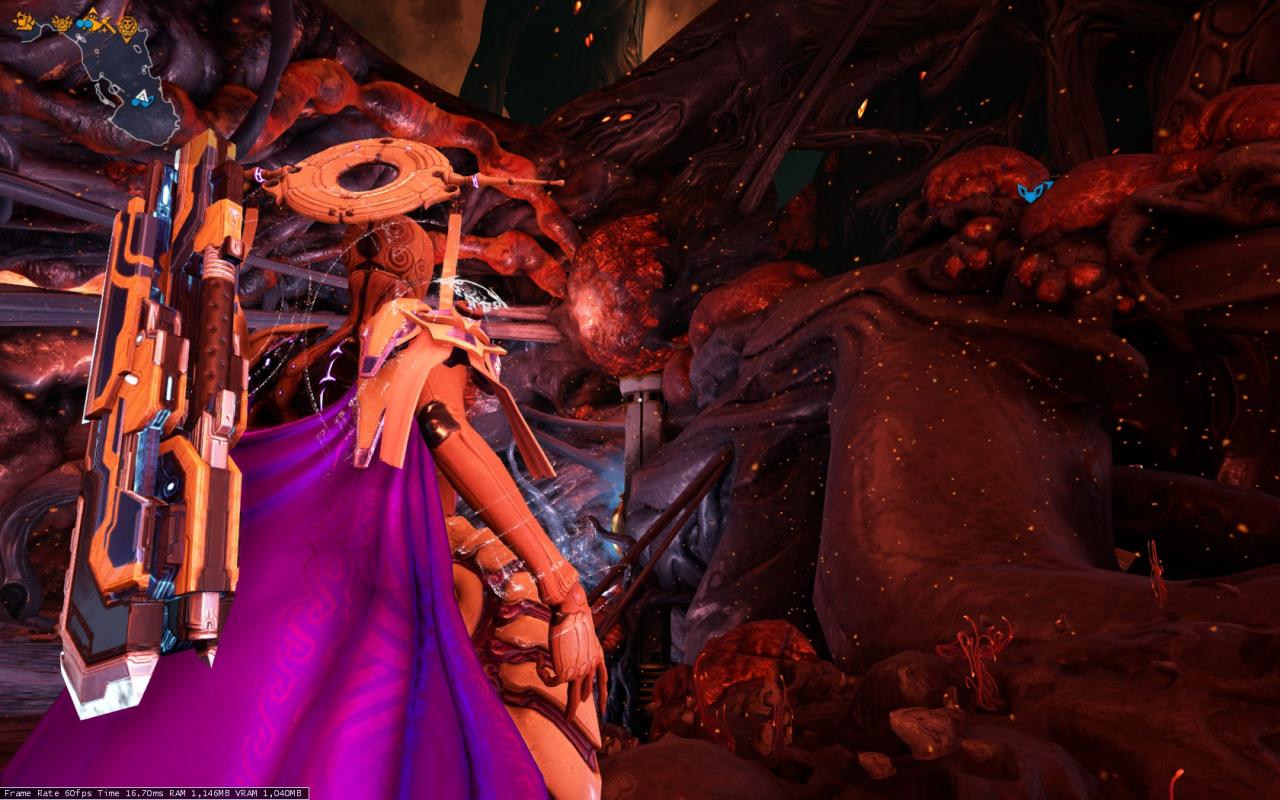
Task: Select the orange lion-head marker on the minimap
Action: click(127, 27)
